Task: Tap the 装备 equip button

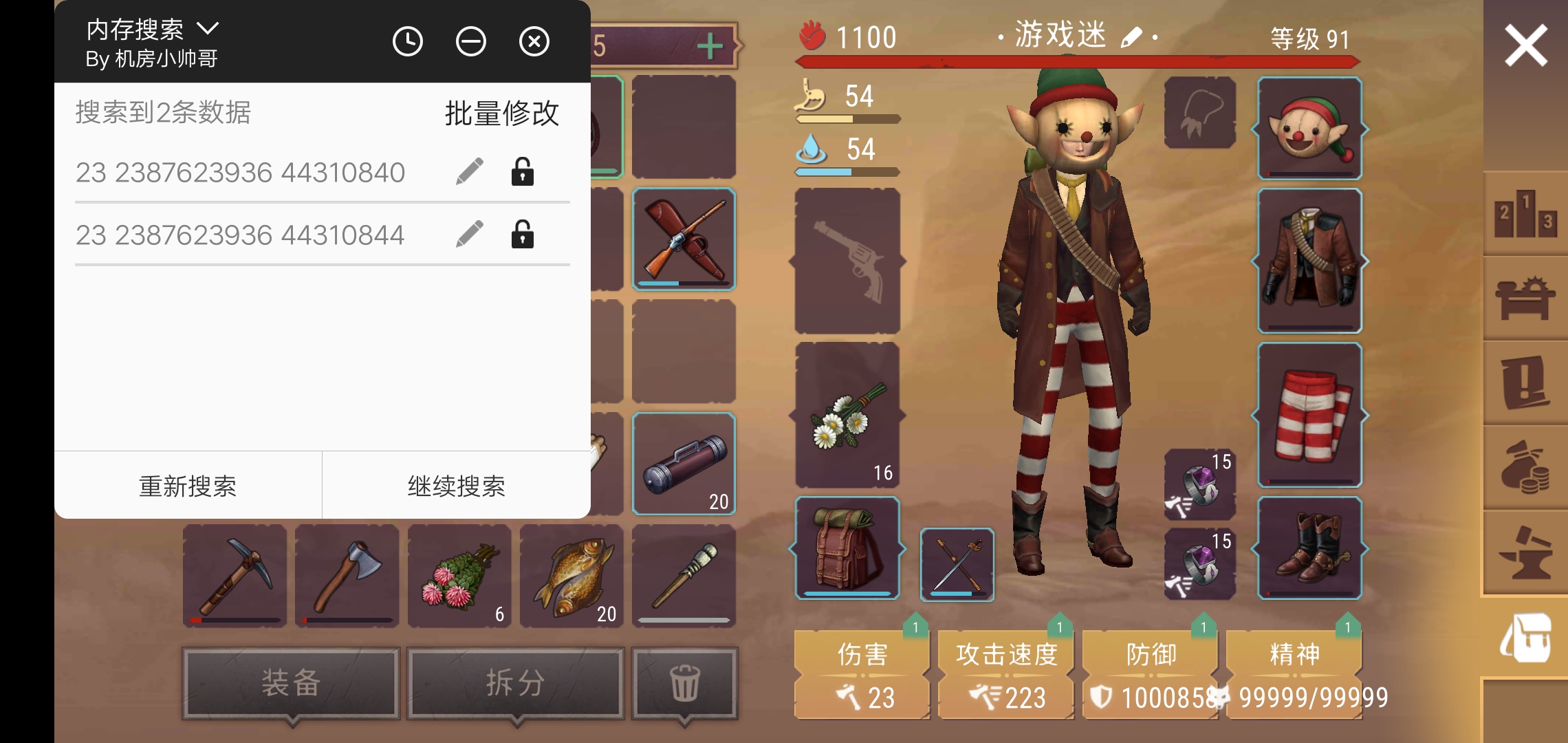Action: click(x=291, y=682)
